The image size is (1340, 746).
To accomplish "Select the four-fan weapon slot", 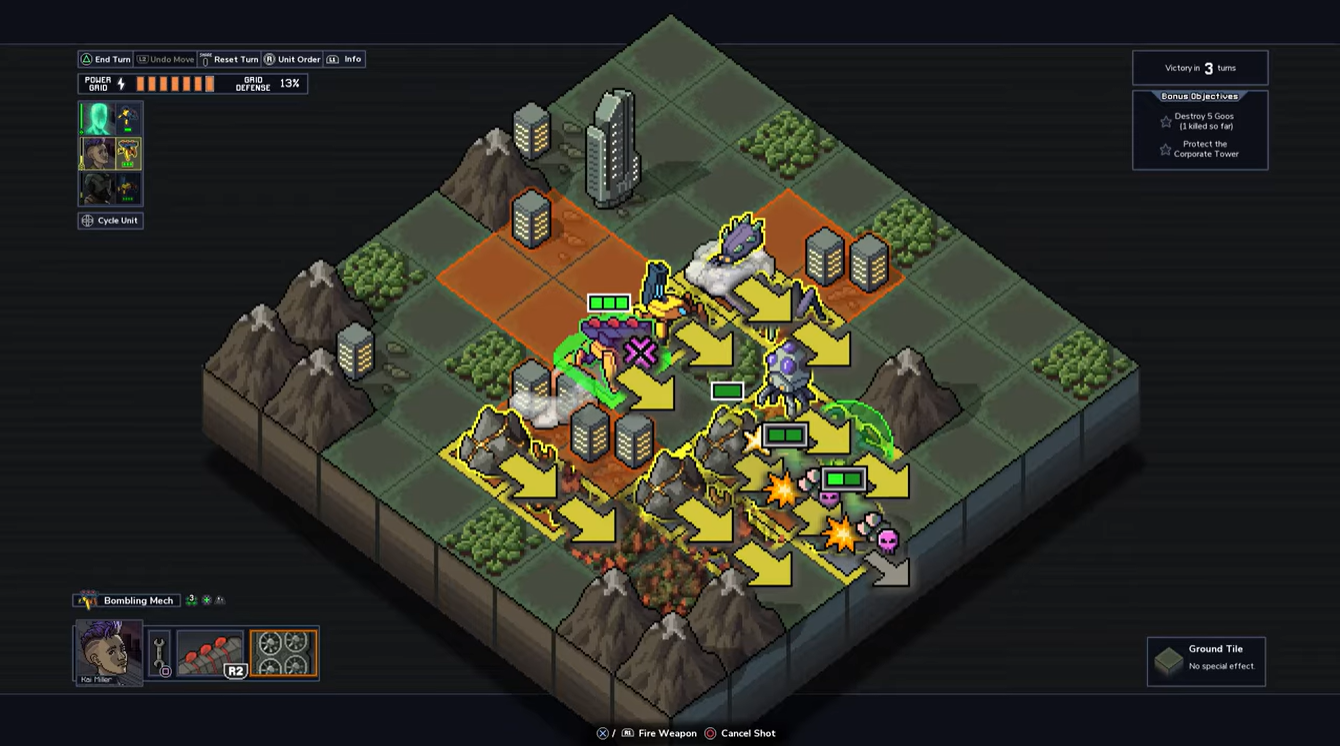I will (x=284, y=654).
